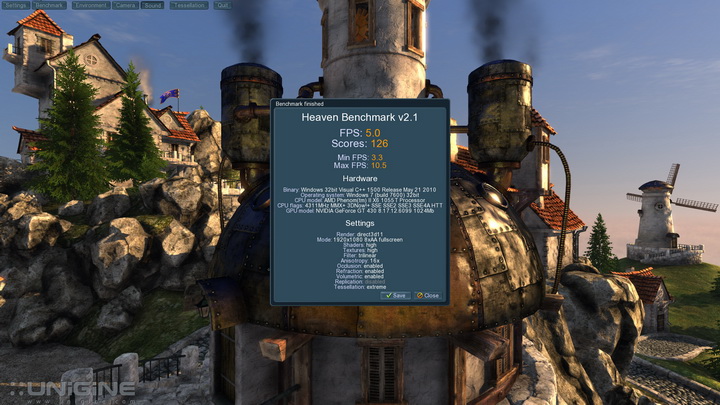
Task: Close the Benchmark finished dialog
Action: point(428,296)
